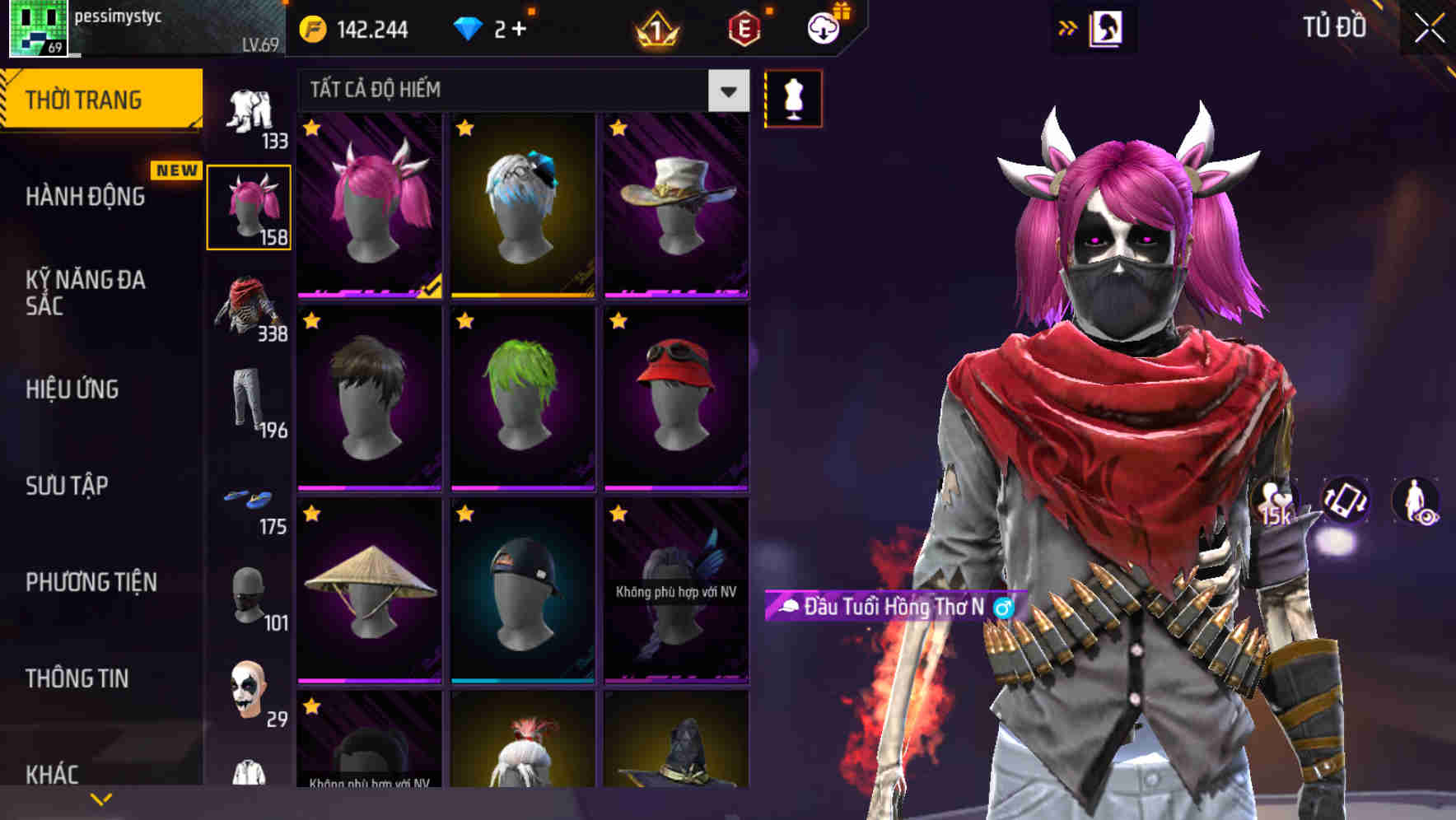Collapse the panel using the double-arrow chevrons
The width and height of the screenshot is (1456, 820).
tap(1069, 27)
